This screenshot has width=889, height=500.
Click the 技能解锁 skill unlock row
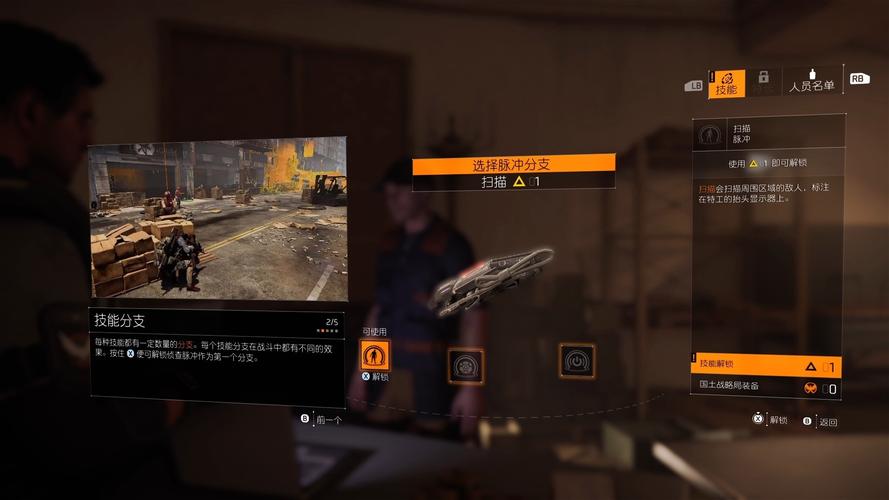pyautogui.click(x=765, y=365)
